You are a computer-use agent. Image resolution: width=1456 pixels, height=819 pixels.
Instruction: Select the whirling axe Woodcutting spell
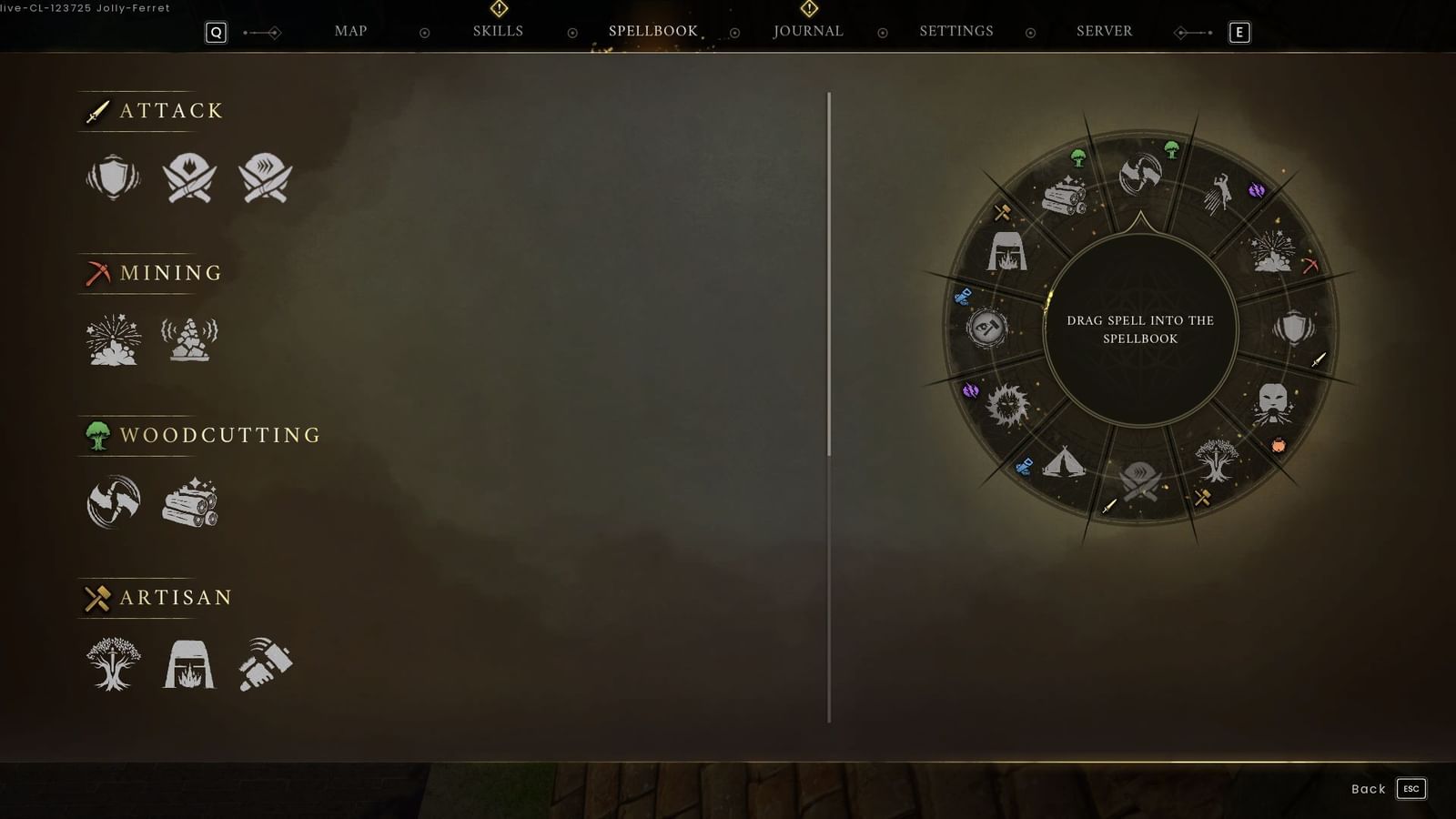point(112,500)
